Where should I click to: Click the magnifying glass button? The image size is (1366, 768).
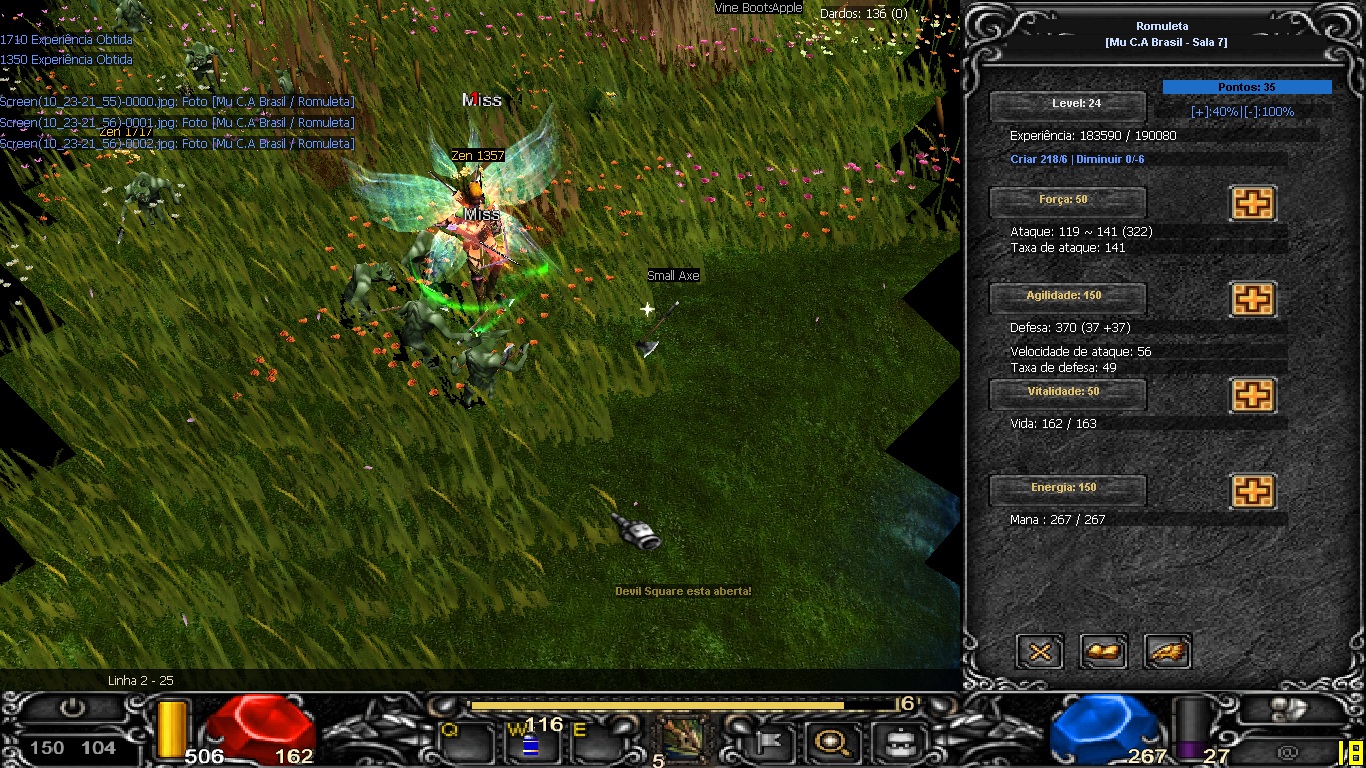click(x=831, y=742)
